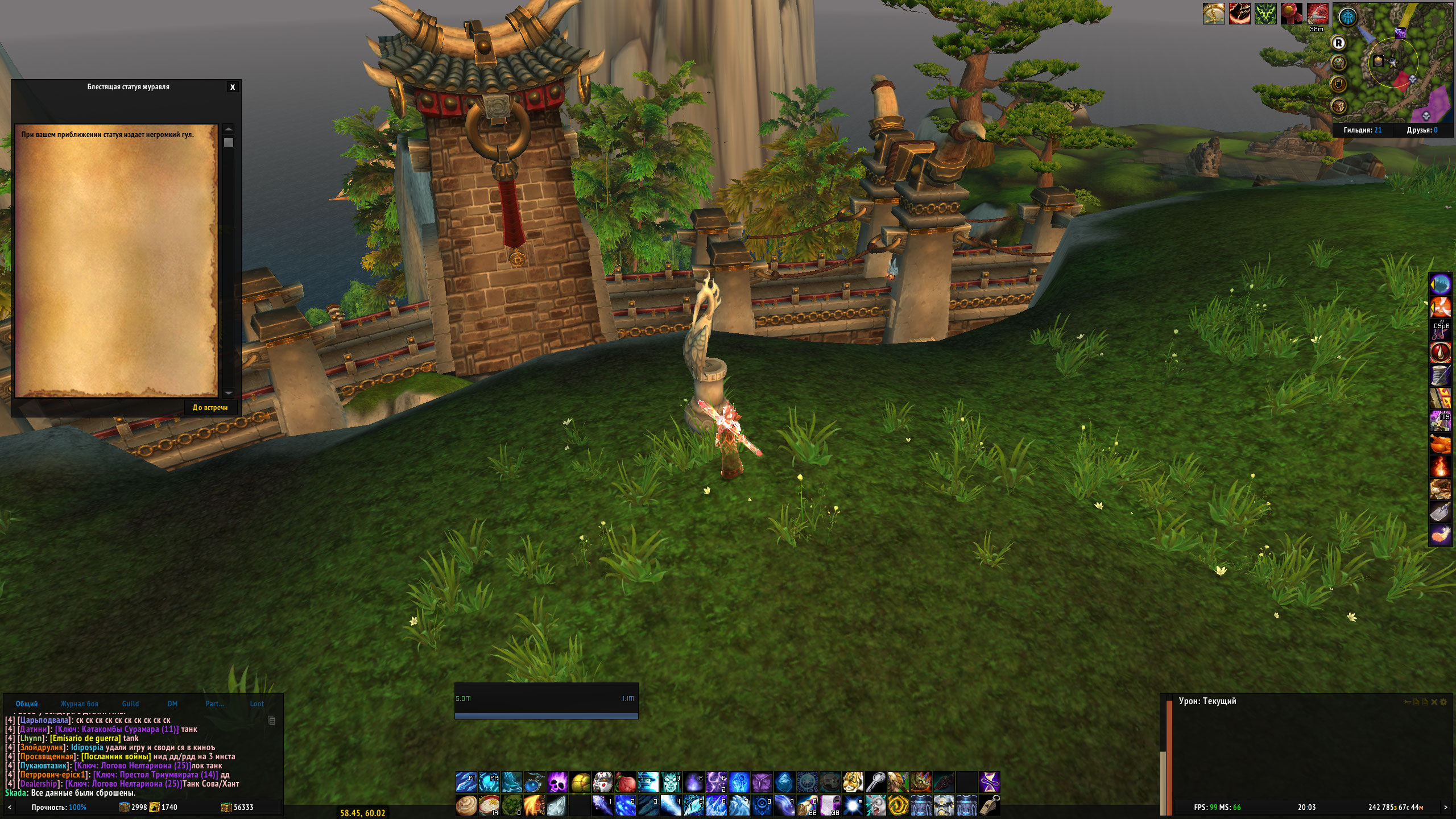
Task: Activate the purple hourglass ability
Action: [x=990, y=783]
